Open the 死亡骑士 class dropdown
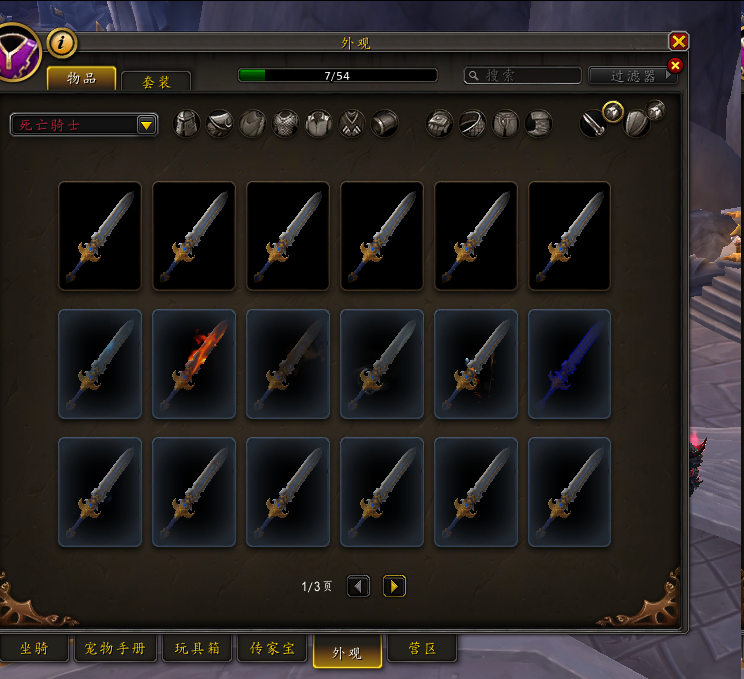 pos(84,125)
